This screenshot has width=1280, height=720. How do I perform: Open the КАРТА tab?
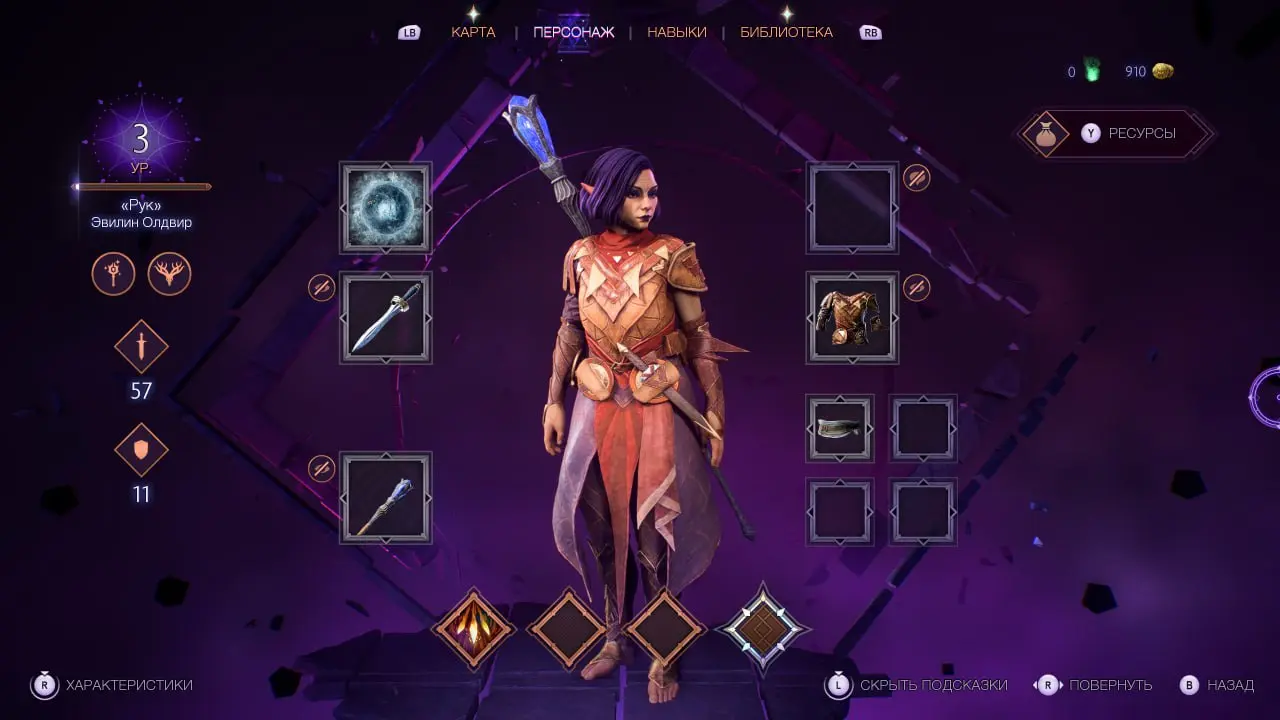[x=472, y=31]
